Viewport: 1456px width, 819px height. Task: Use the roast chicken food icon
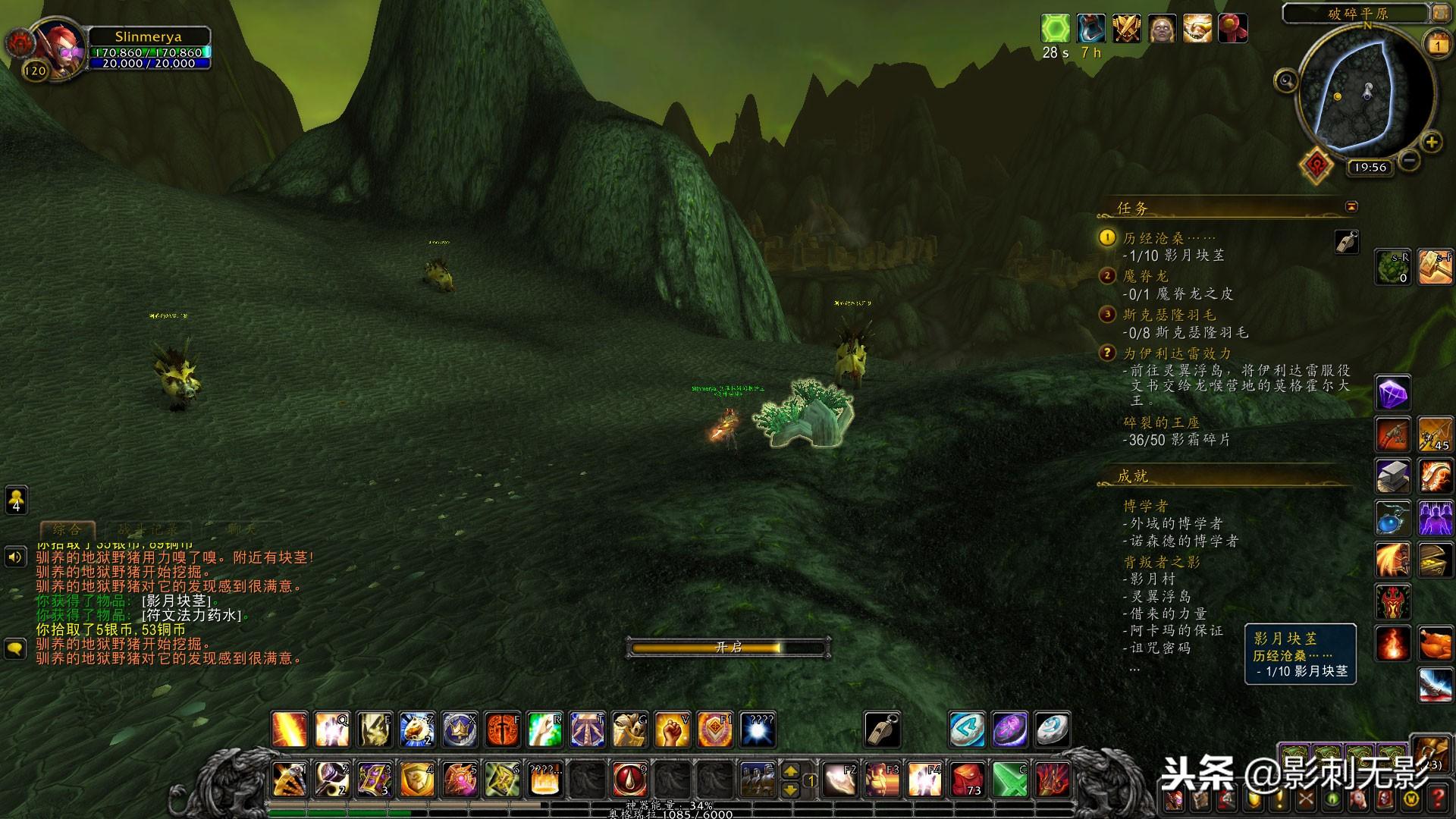tap(1435, 645)
